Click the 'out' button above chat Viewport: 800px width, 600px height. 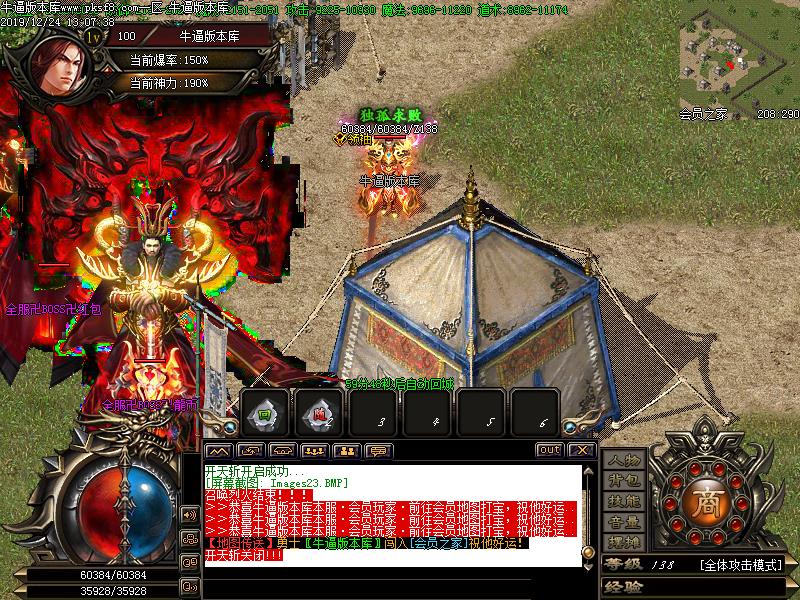tap(550, 450)
